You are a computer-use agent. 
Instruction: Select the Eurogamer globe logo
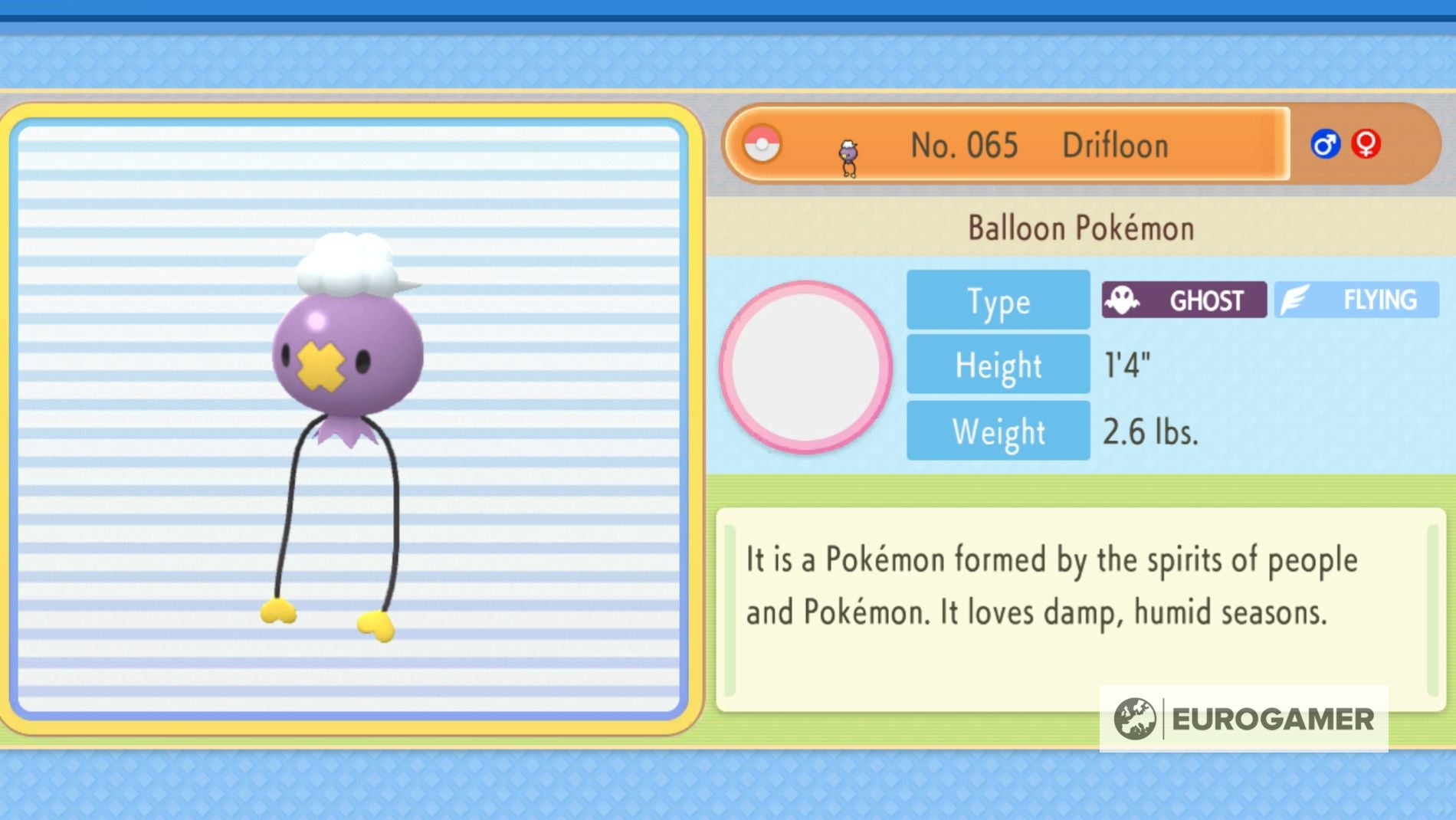[1134, 719]
